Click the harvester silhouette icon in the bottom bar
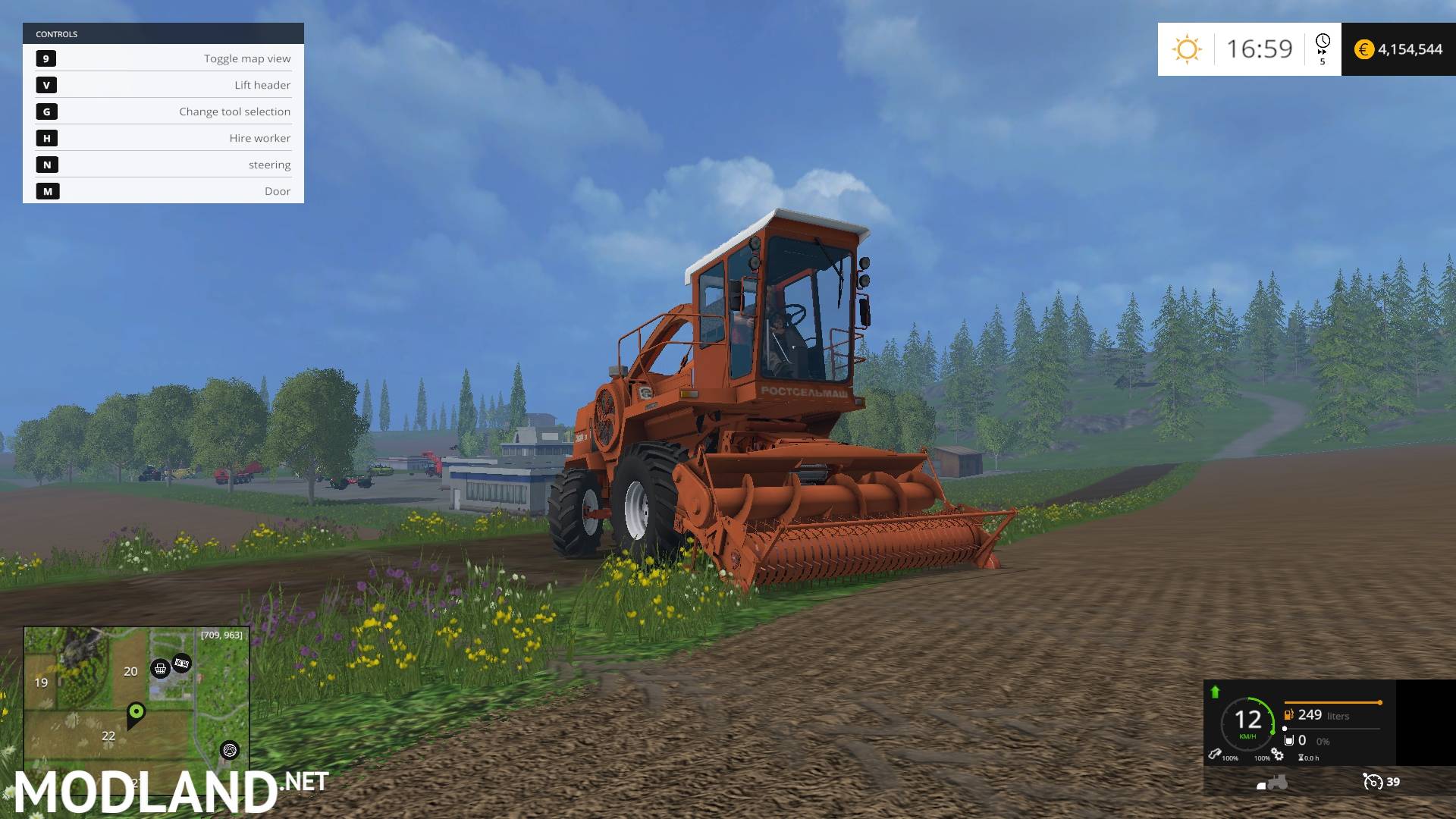This screenshot has width=1456, height=819. (1272, 783)
